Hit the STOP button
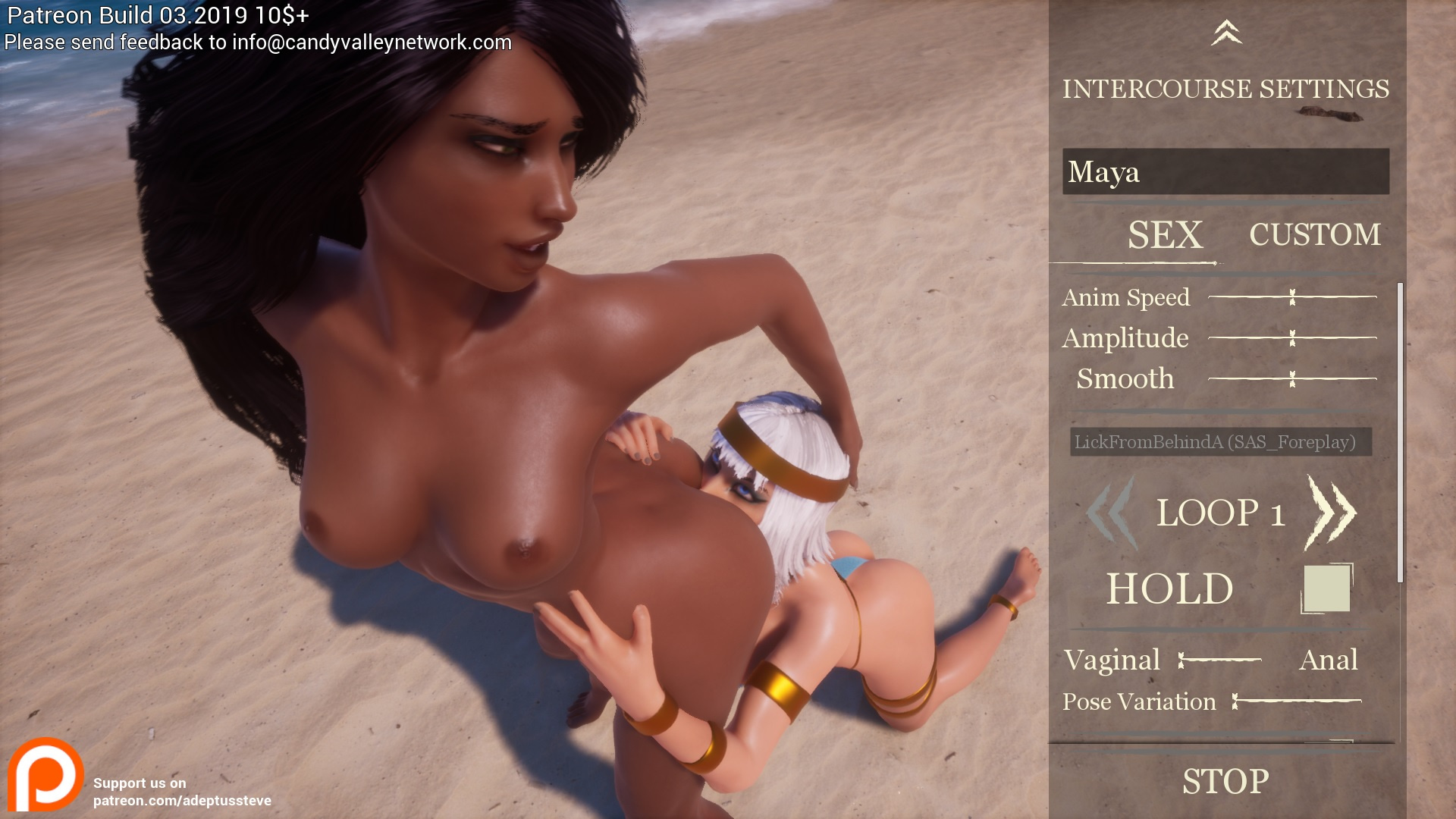The height and width of the screenshot is (819, 1456). (x=1225, y=781)
